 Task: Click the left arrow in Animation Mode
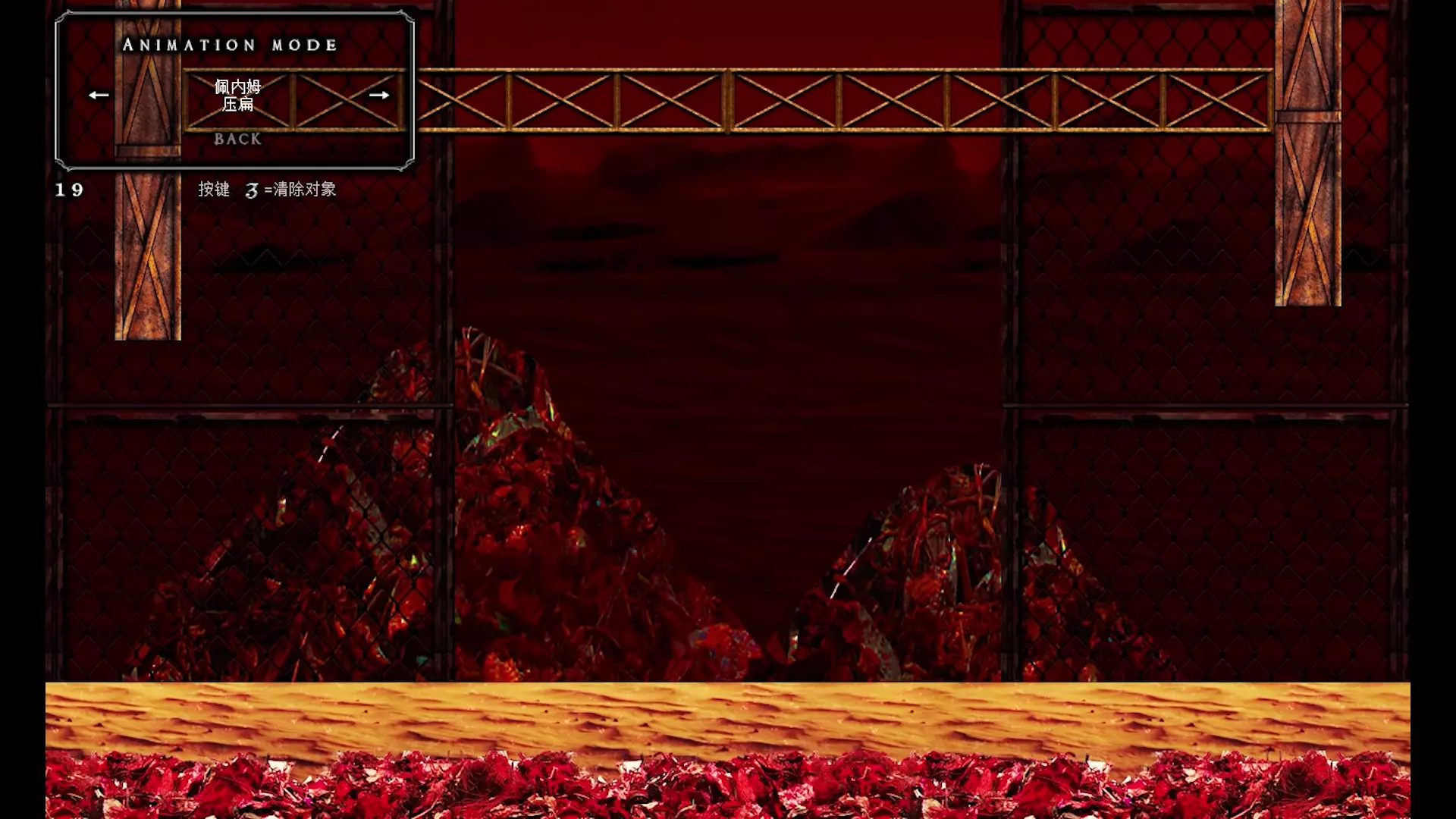(x=99, y=95)
